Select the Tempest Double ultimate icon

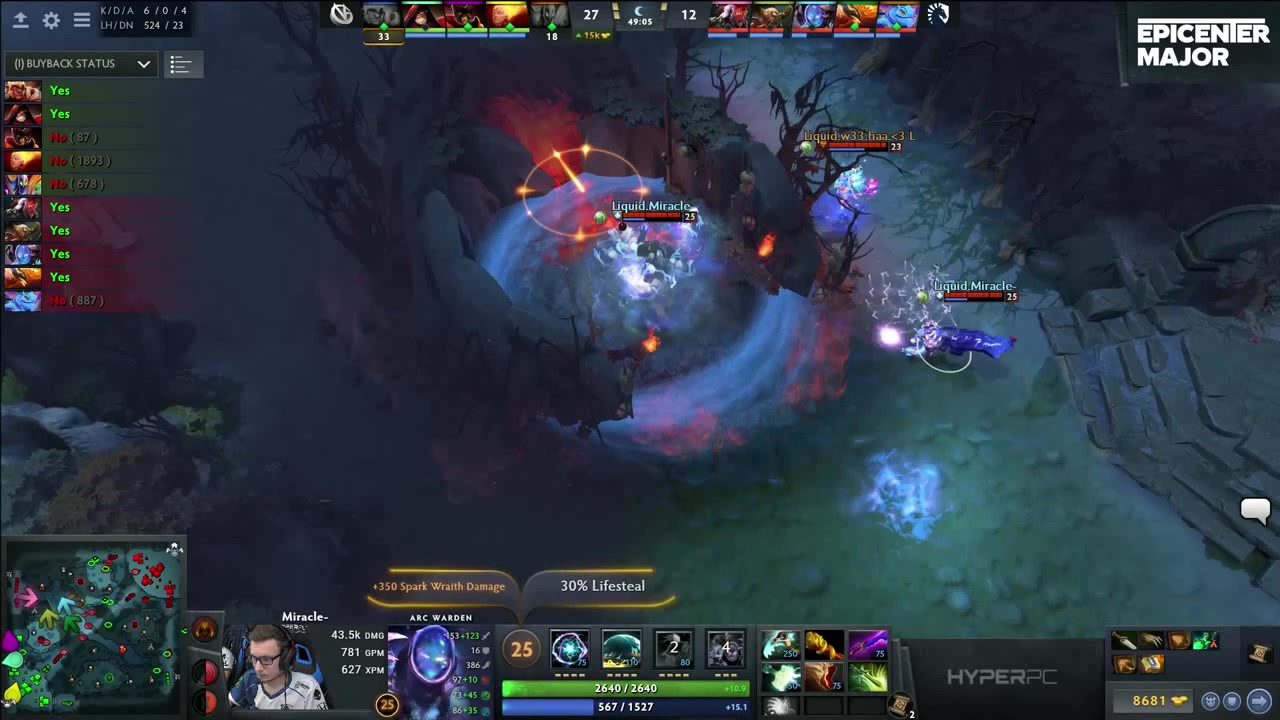[x=725, y=650]
